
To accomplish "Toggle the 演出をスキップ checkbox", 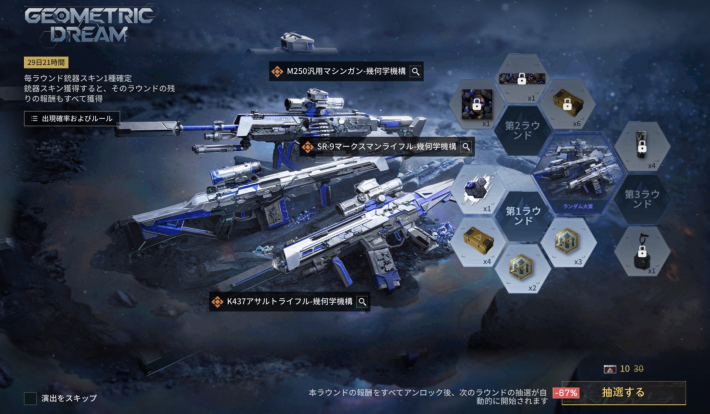I will coord(31,398).
